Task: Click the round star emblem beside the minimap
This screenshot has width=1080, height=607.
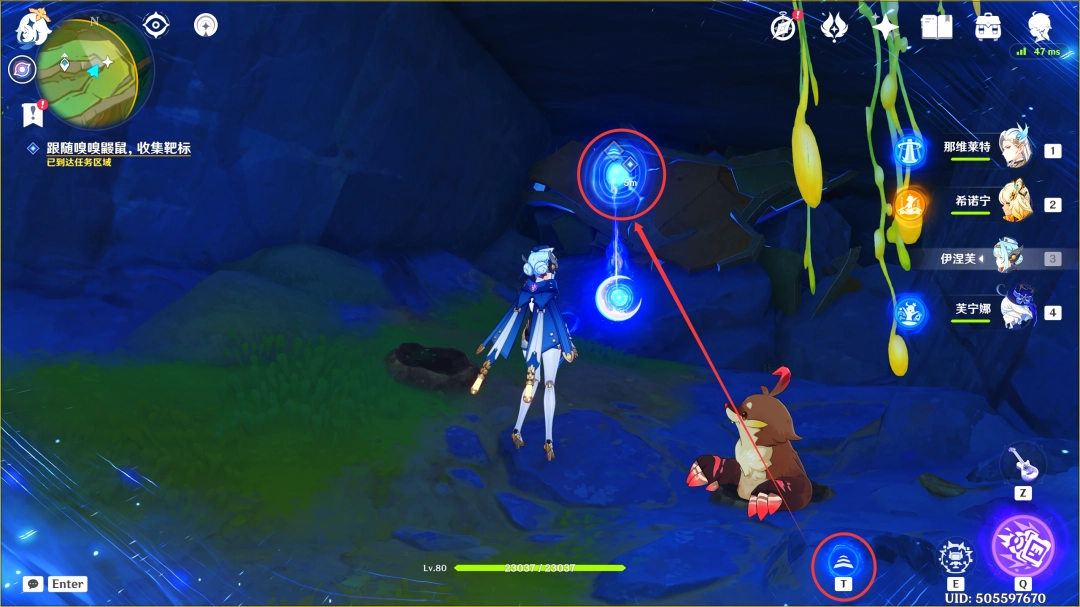Action: pyautogui.click(x=206, y=25)
